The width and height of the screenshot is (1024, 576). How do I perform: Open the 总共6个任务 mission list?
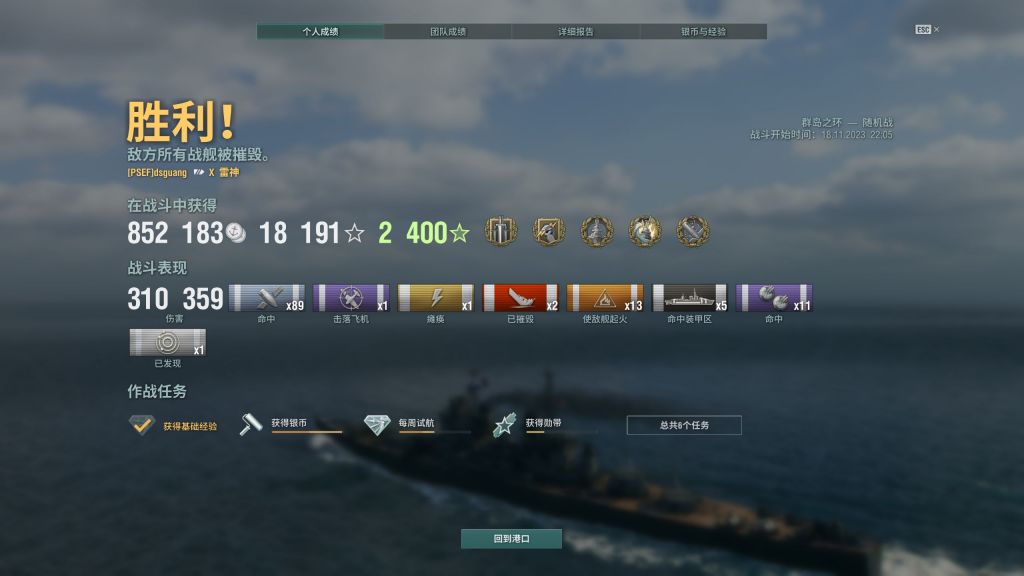(684, 425)
